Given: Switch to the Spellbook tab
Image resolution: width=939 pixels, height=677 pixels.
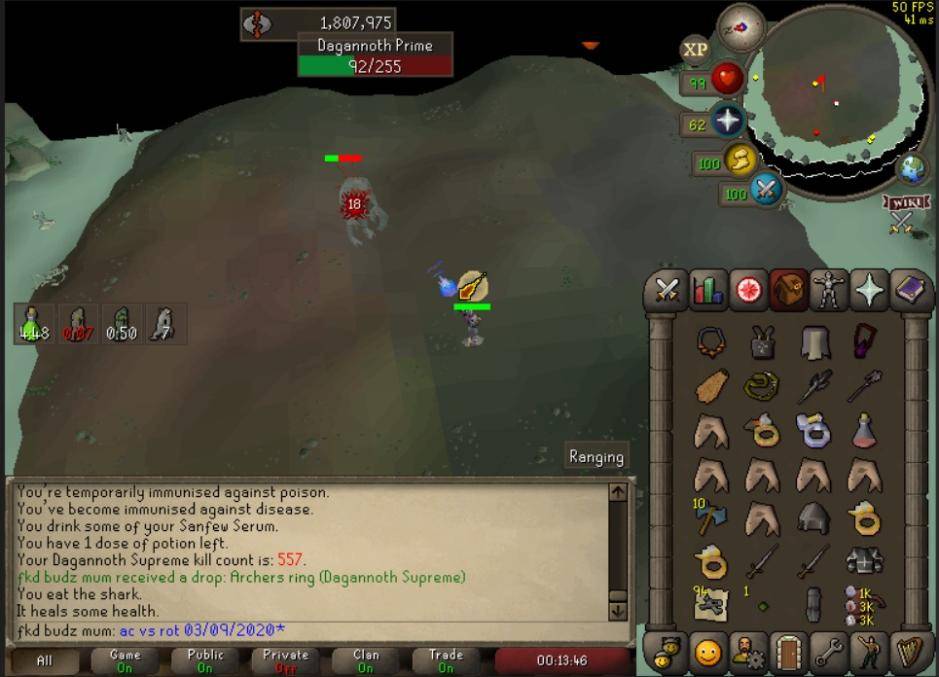Looking at the screenshot, I should coord(910,290).
